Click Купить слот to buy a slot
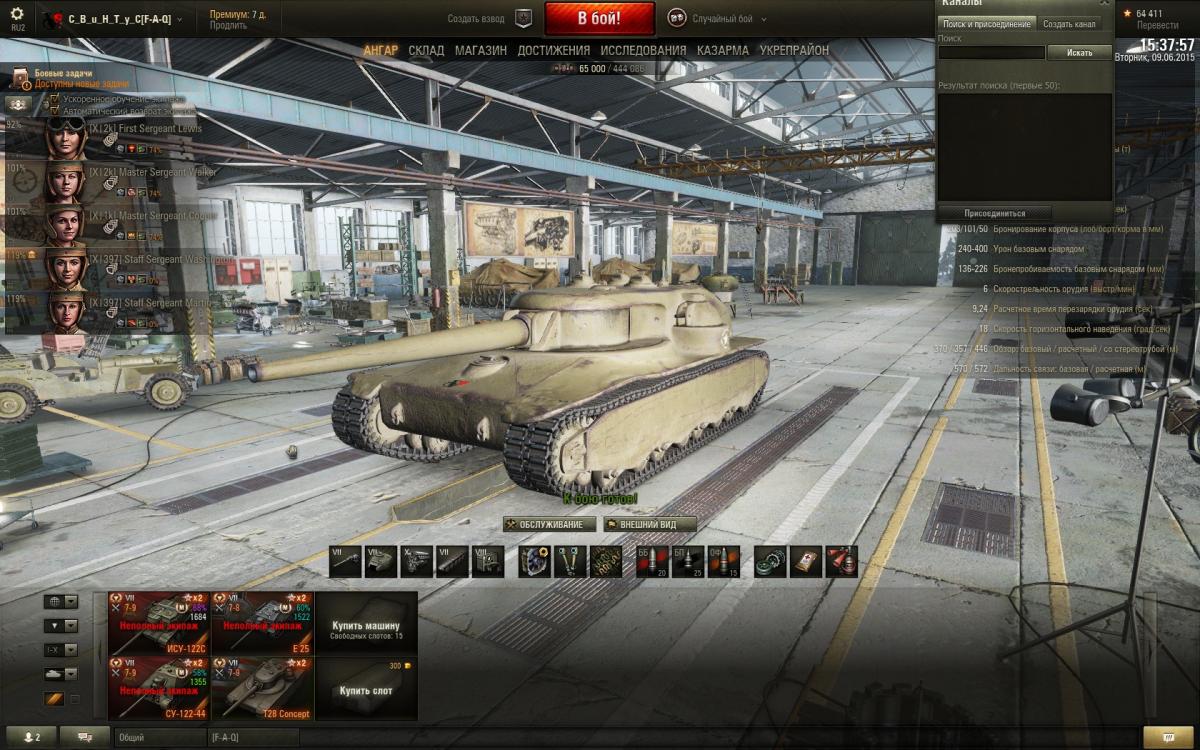This screenshot has height=750, width=1200. 366,690
